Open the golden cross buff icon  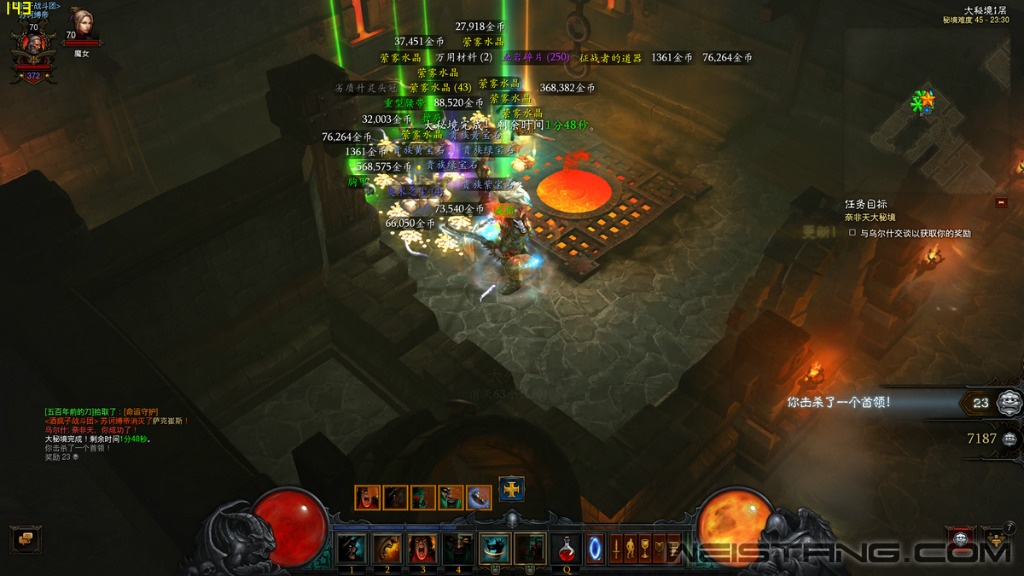pos(512,489)
